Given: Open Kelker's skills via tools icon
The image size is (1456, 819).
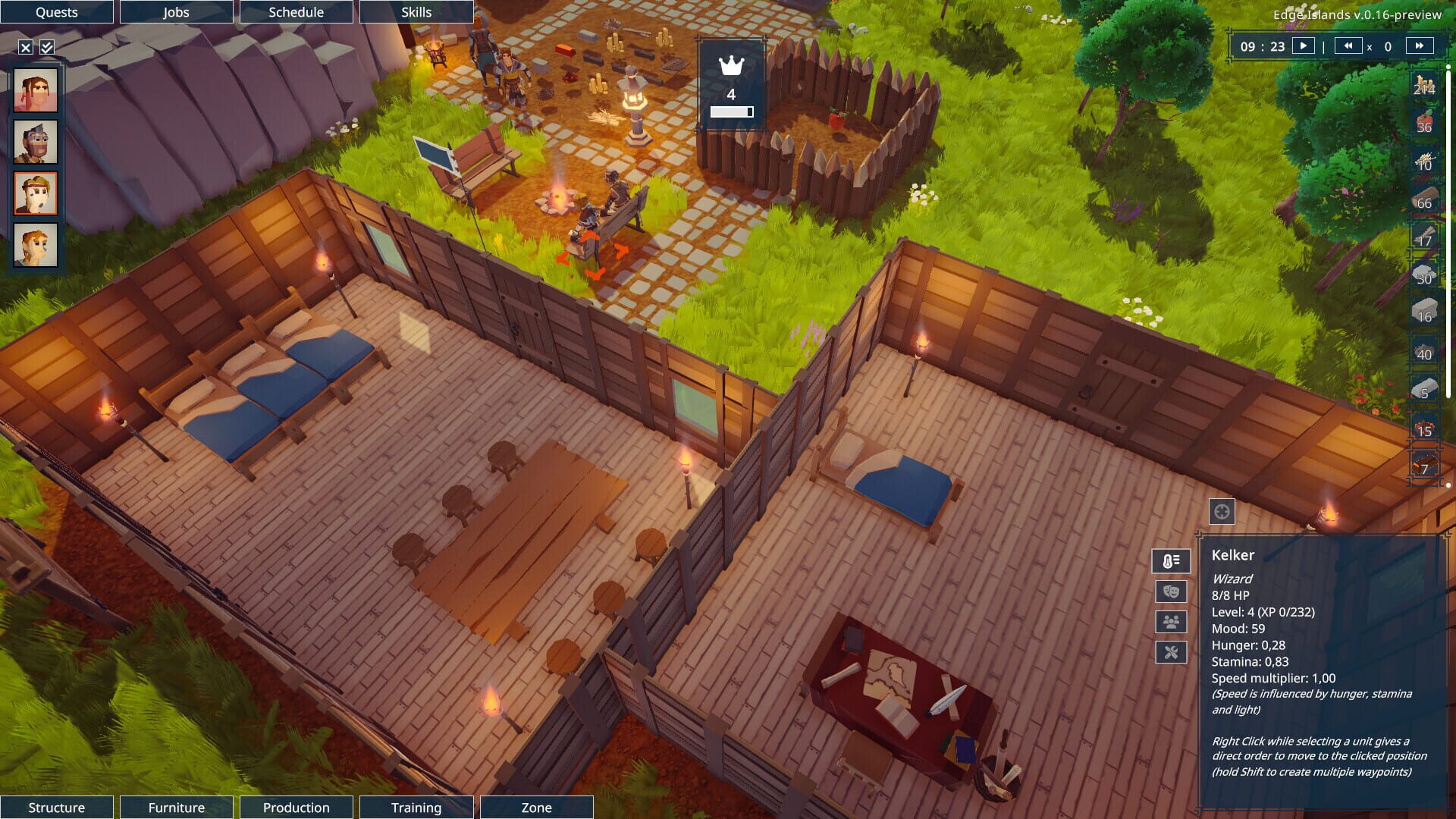Looking at the screenshot, I should point(1172,650).
